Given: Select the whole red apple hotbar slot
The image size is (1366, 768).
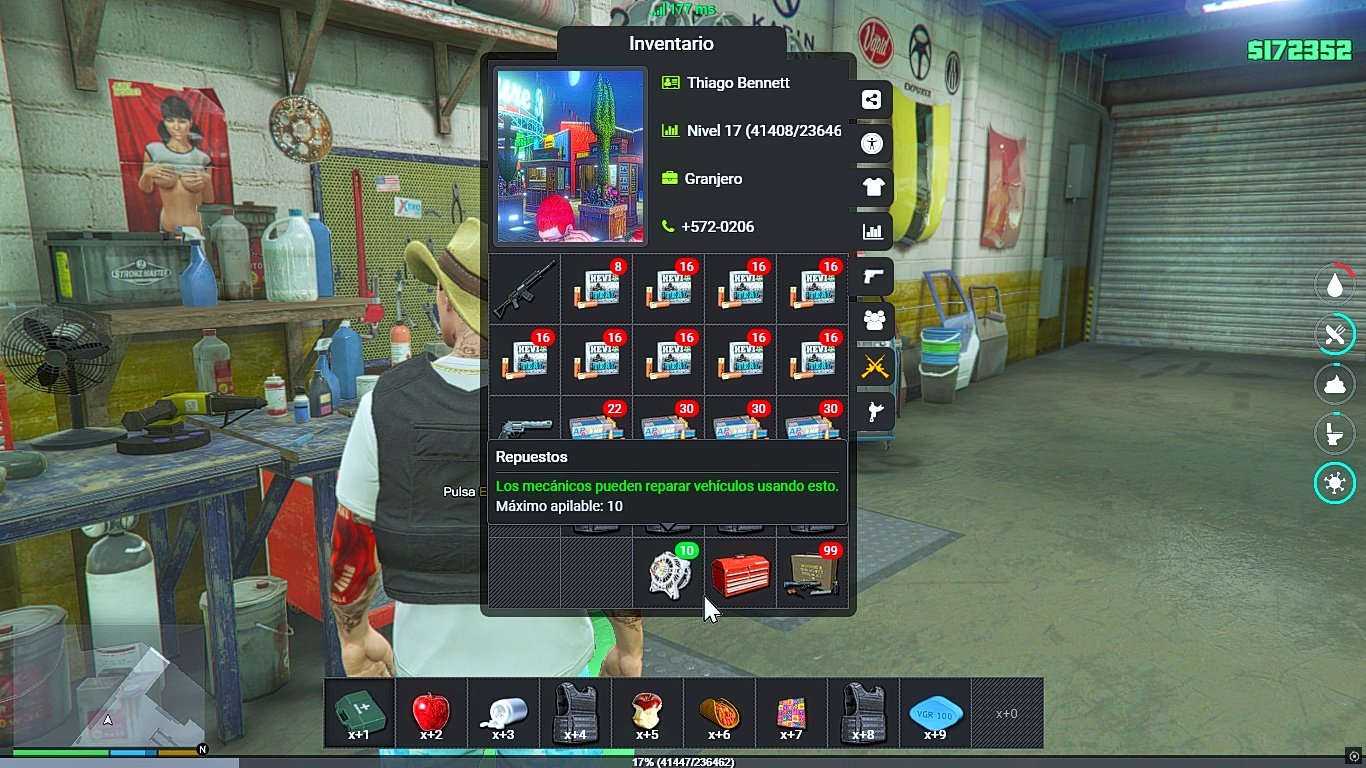Looking at the screenshot, I should pyautogui.click(x=431, y=713).
